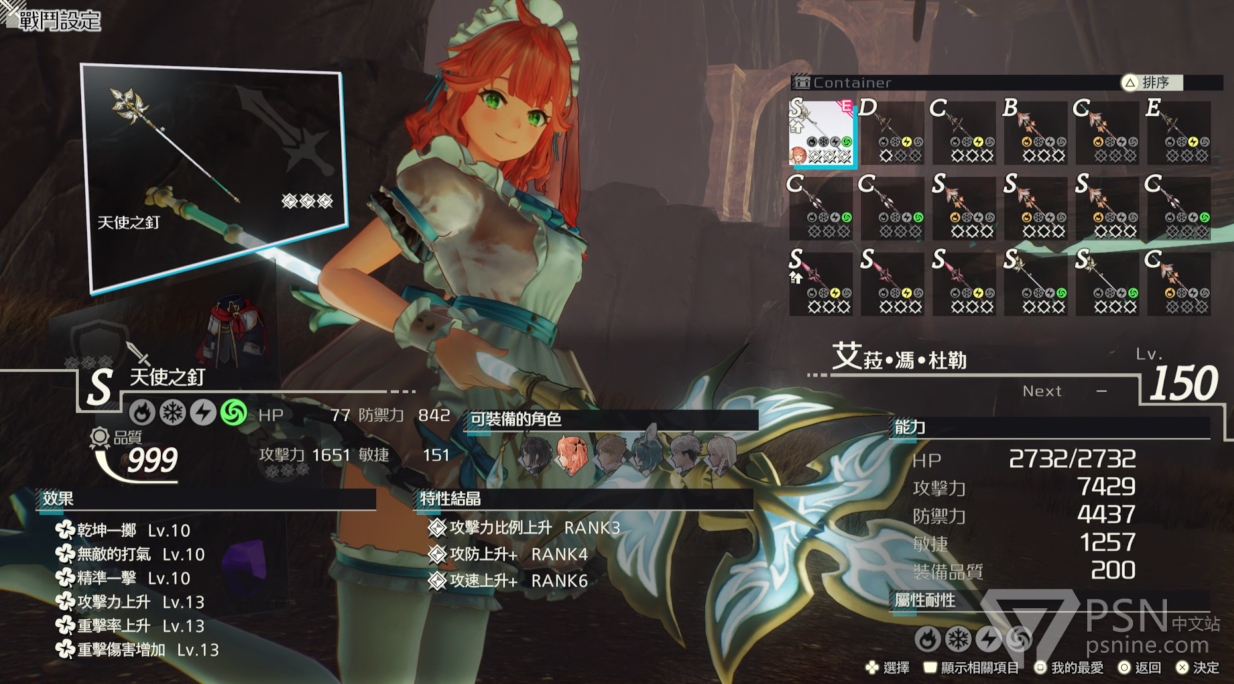Select the equipped S-rank weapon slot
The width and height of the screenshot is (1234, 684).
tap(821, 133)
